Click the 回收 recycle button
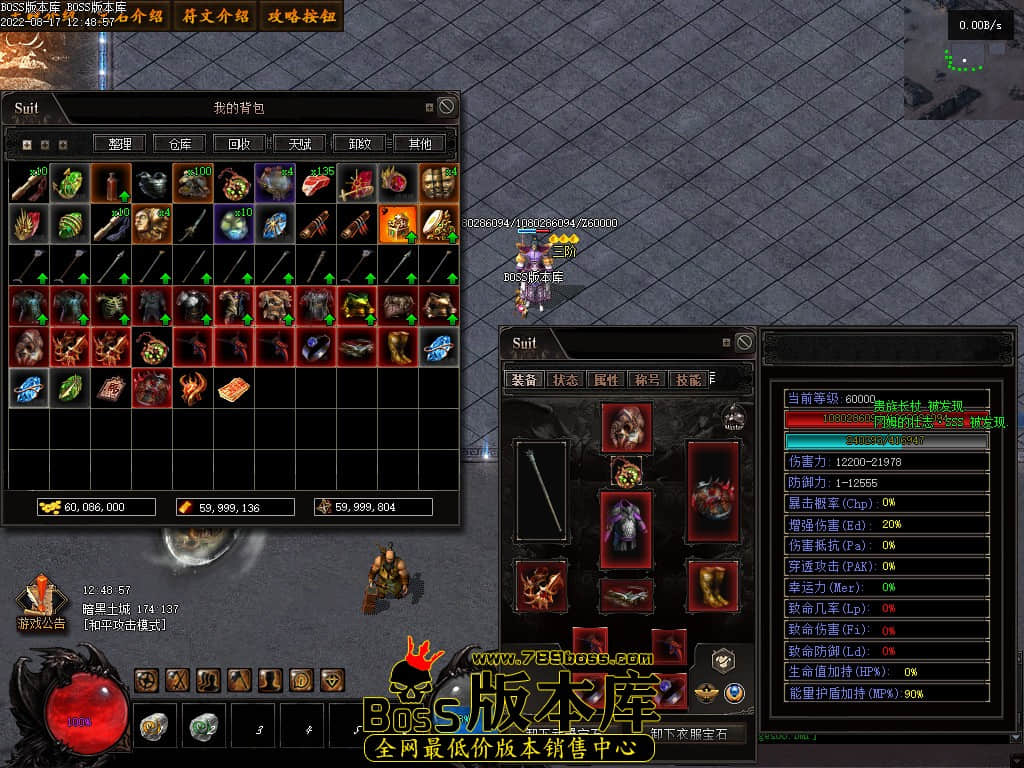 [239, 144]
